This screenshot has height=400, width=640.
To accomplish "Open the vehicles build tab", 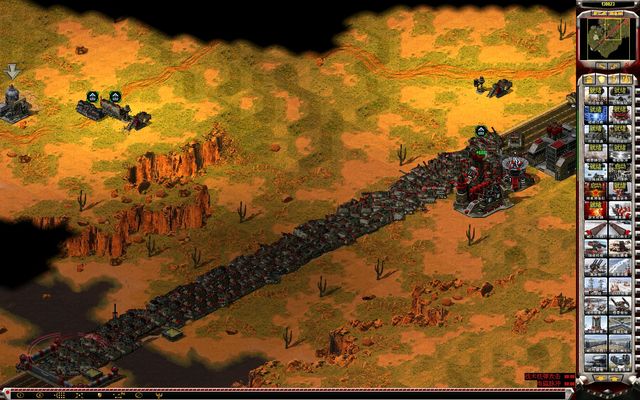I will point(625,79).
